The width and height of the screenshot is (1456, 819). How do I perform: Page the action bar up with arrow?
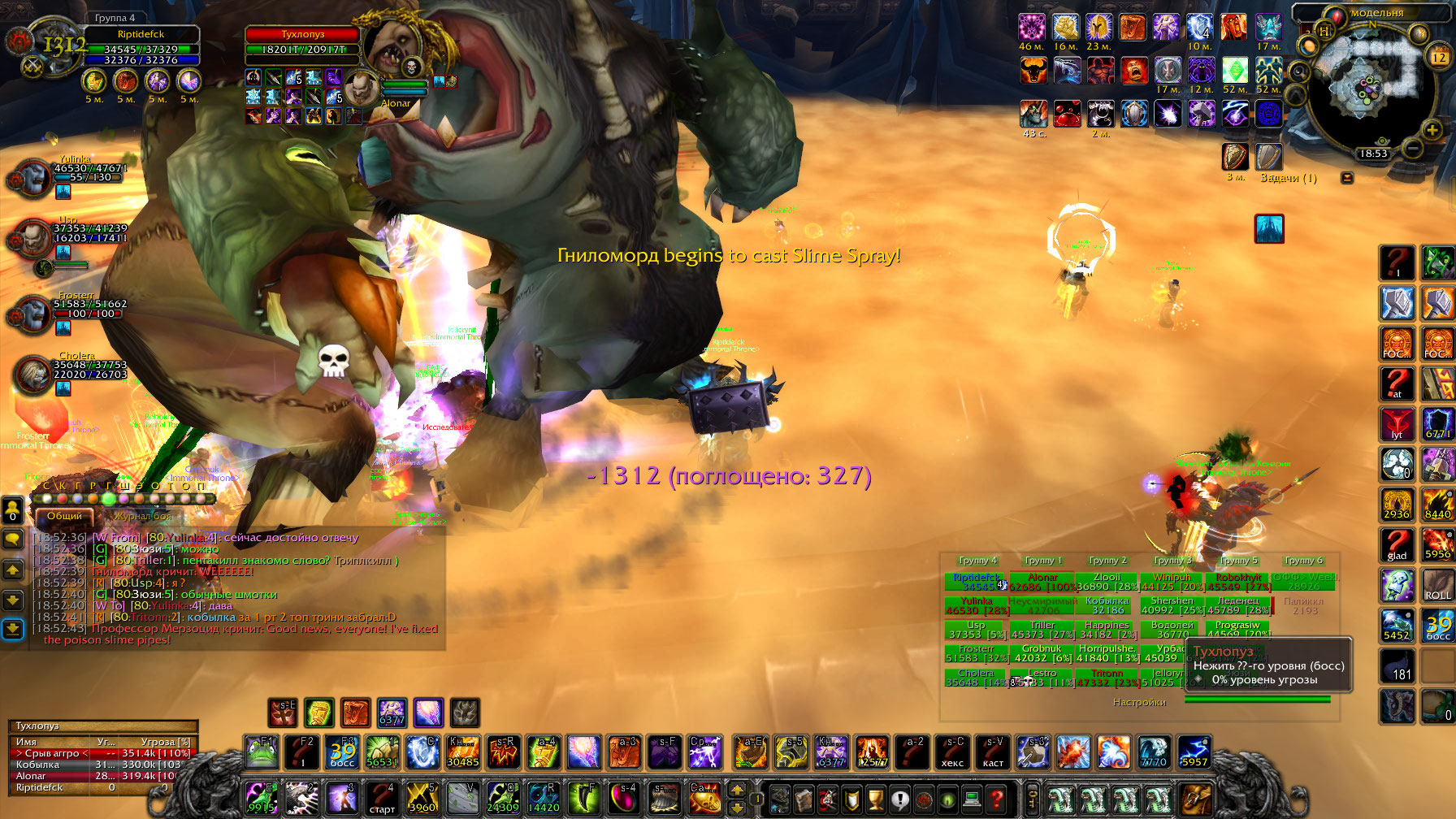point(738,788)
